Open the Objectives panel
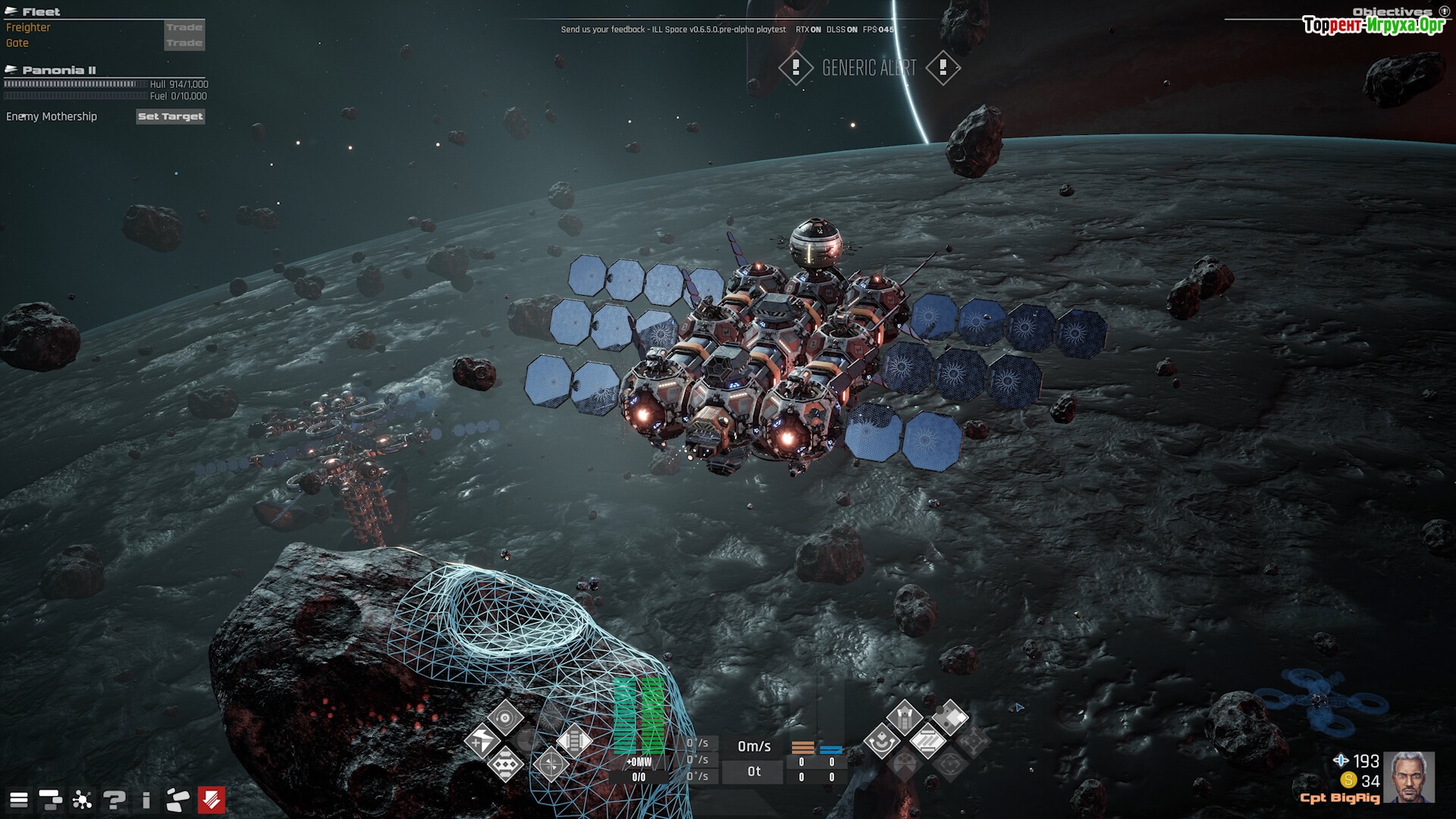The width and height of the screenshot is (1456, 819). pyautogui.click(x=1392, y=11)
